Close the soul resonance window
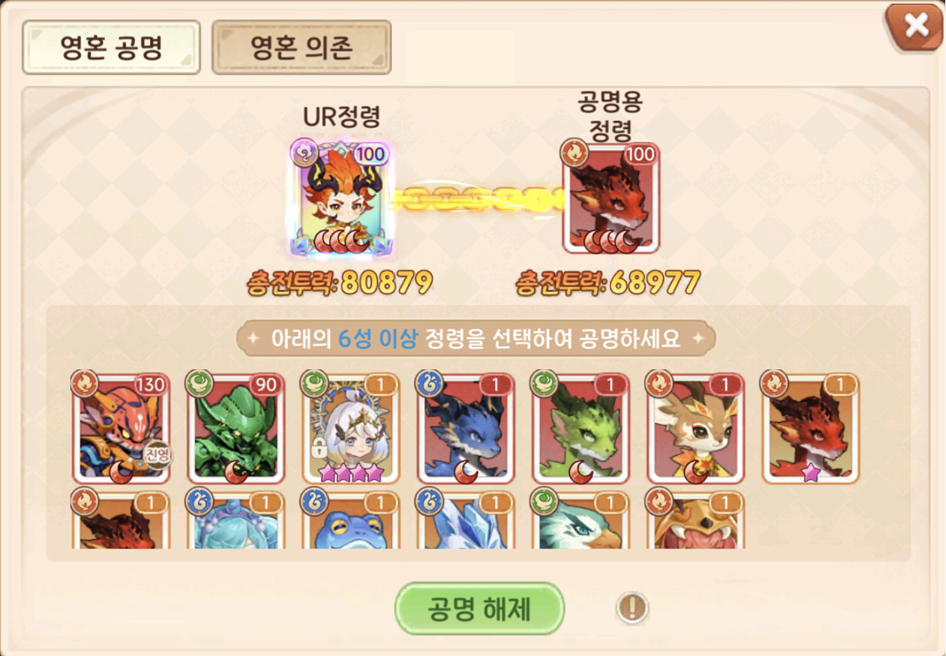The height and width of the screenshot is (656, 946). coord(915,27)
